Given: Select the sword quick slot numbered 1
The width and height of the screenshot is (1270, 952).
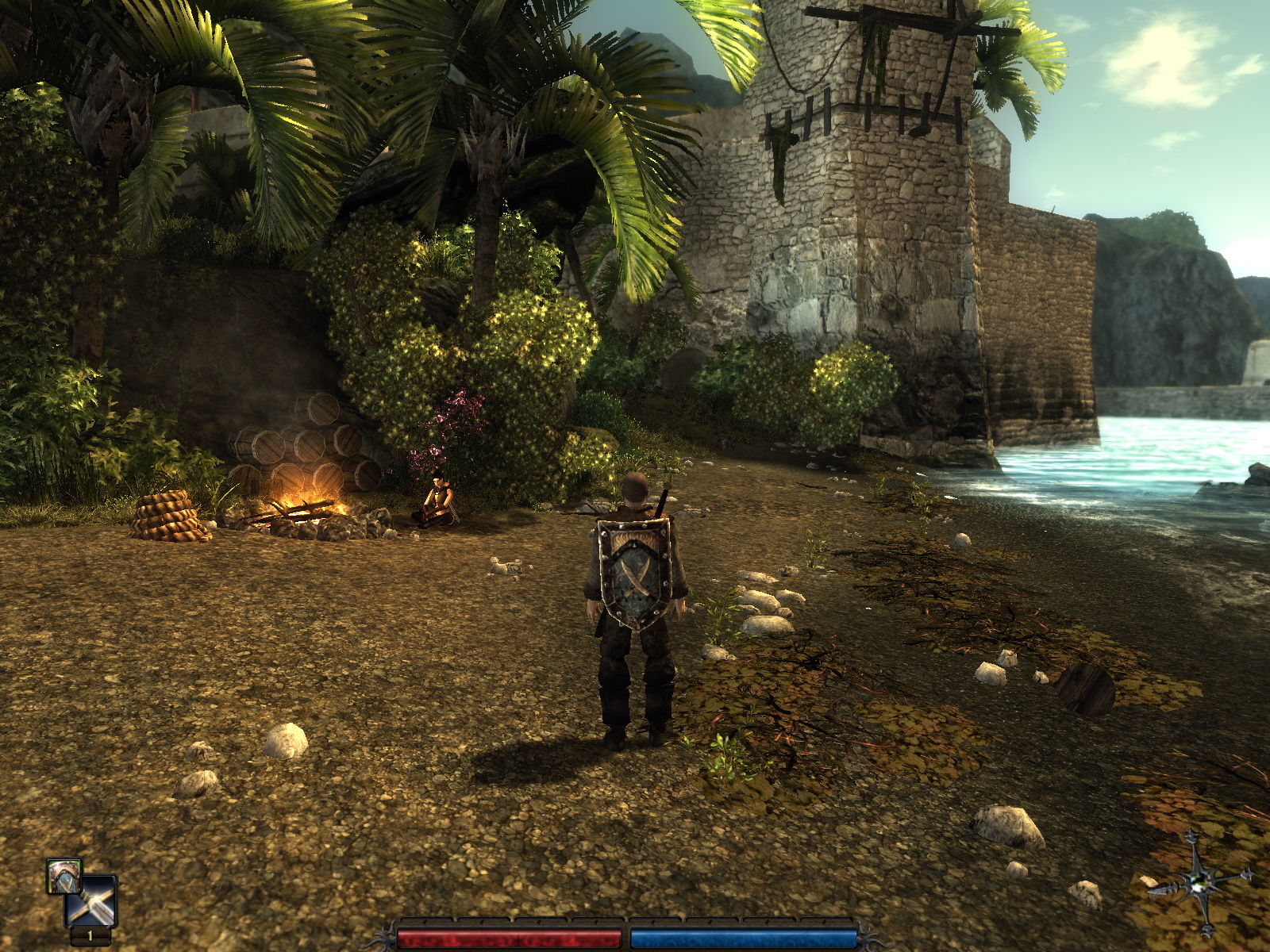Looking at the screenshot, I should pyautogui.click(x=91, y=903).
